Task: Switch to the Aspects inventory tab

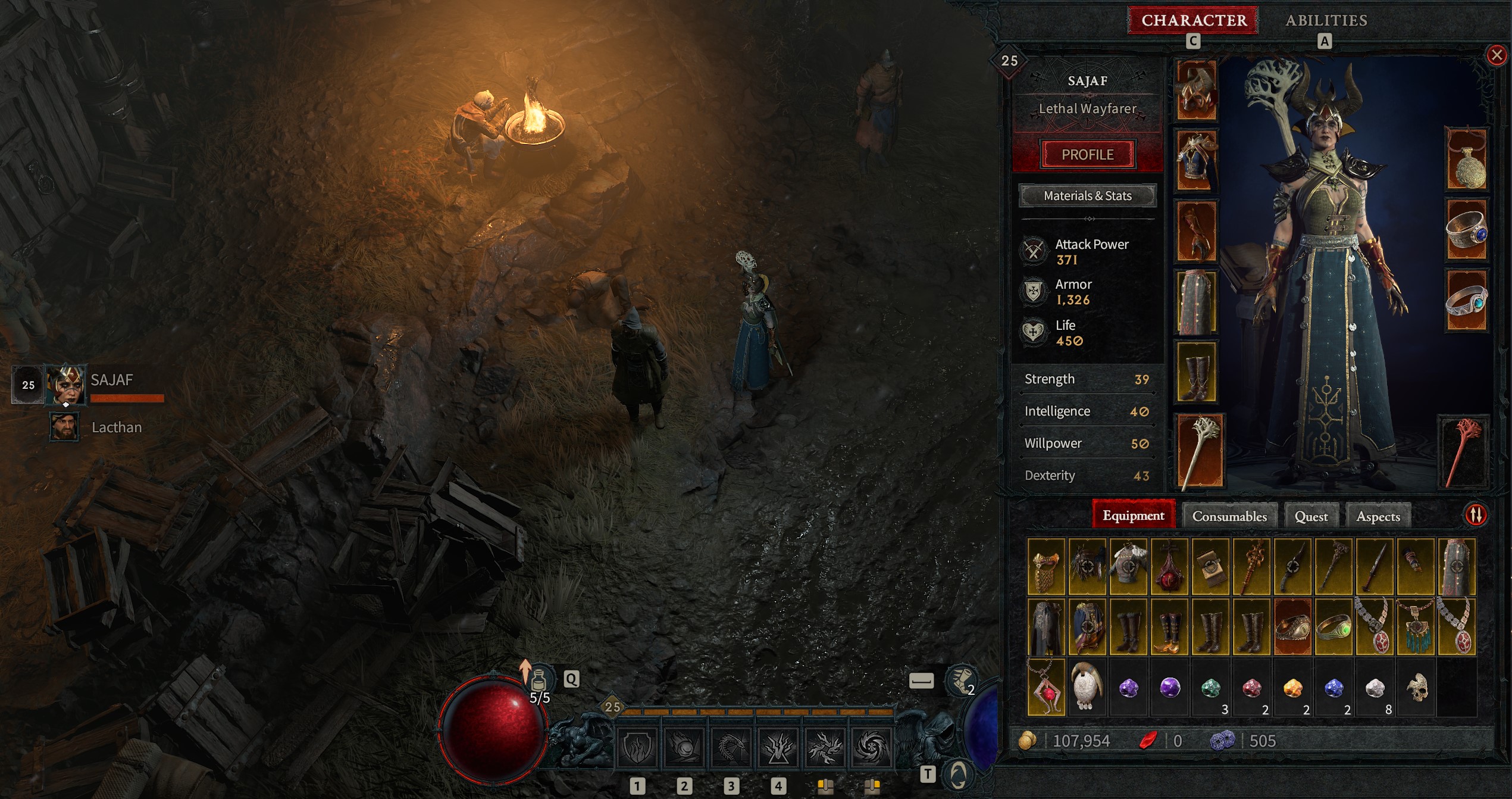Action: click(x=1378, y=516)
